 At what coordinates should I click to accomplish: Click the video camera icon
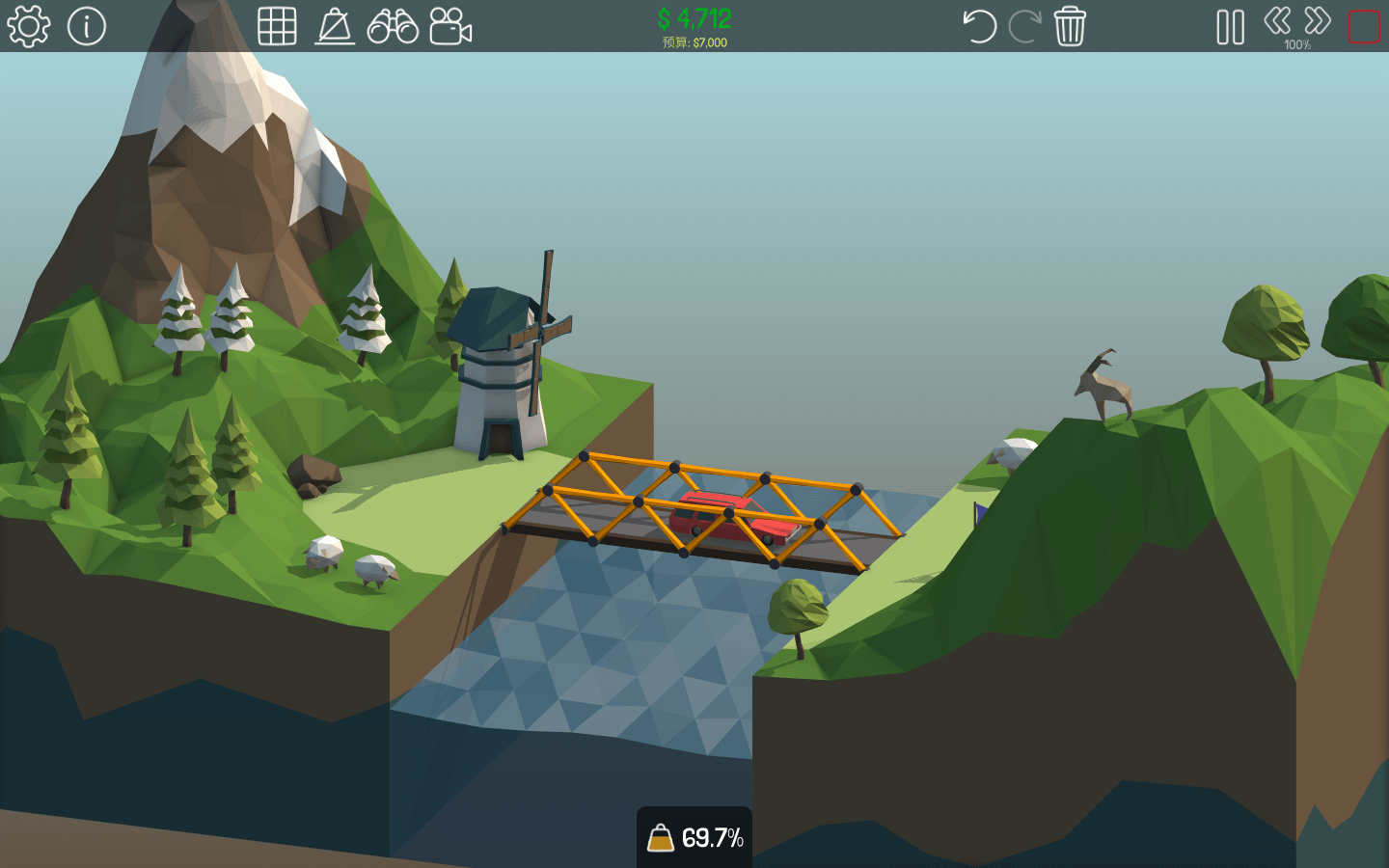tap(450, 26)
